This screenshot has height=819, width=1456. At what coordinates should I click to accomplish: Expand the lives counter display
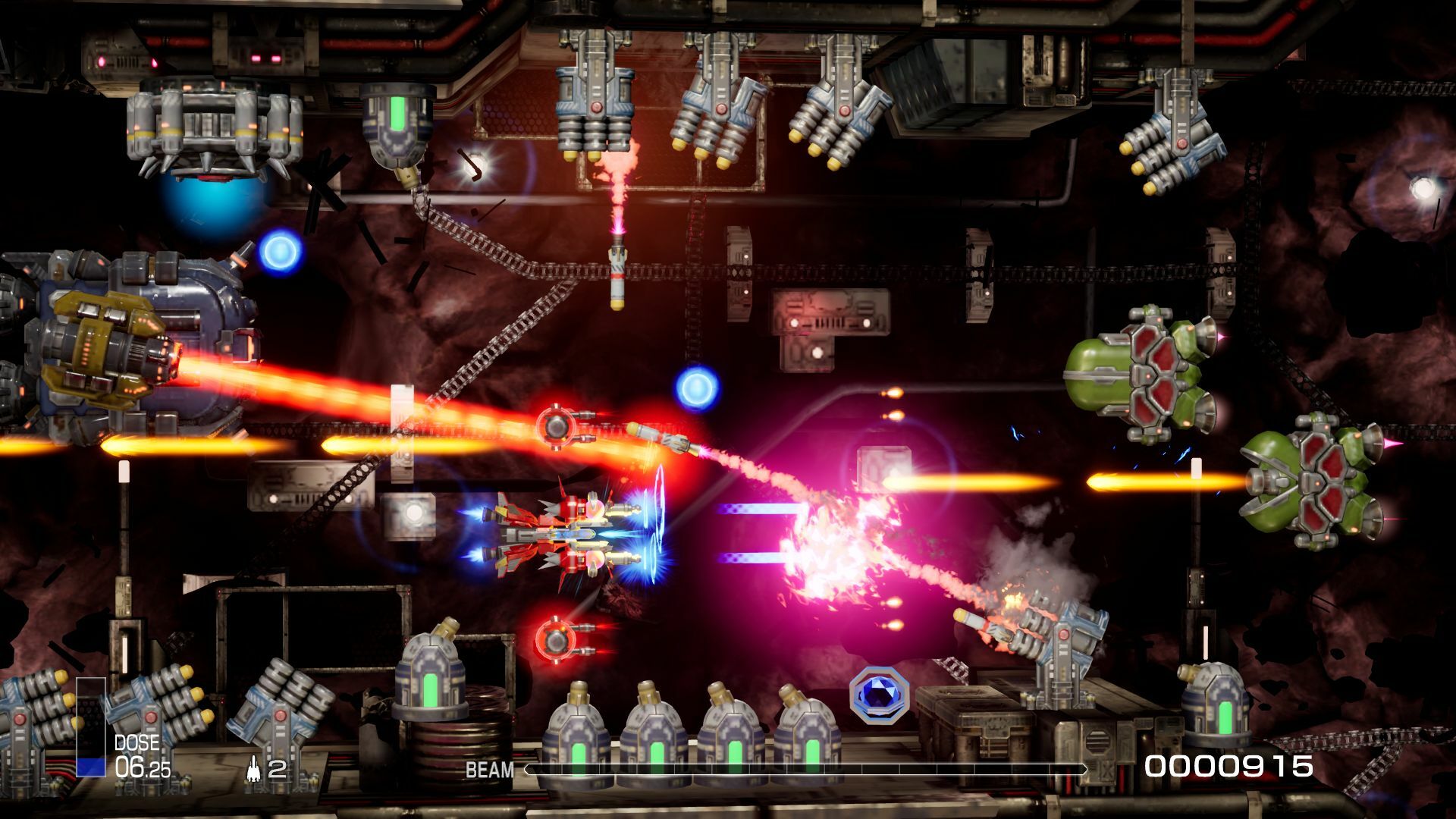tap(265, 770)
